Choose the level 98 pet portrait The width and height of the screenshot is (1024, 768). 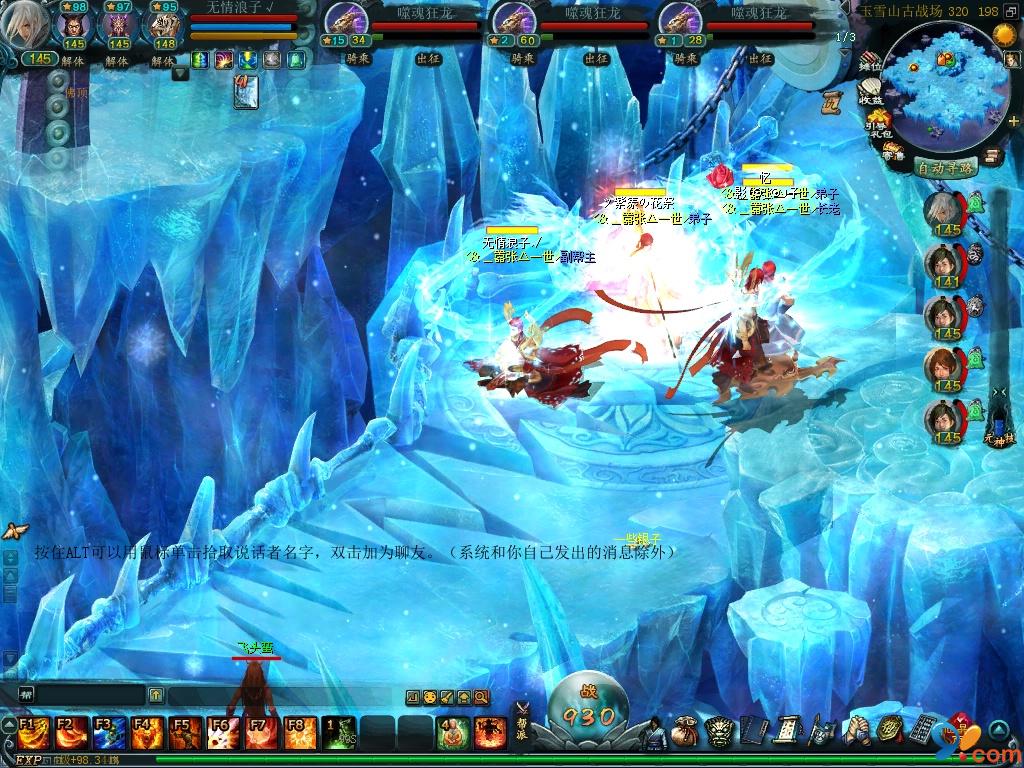[74, 27]
